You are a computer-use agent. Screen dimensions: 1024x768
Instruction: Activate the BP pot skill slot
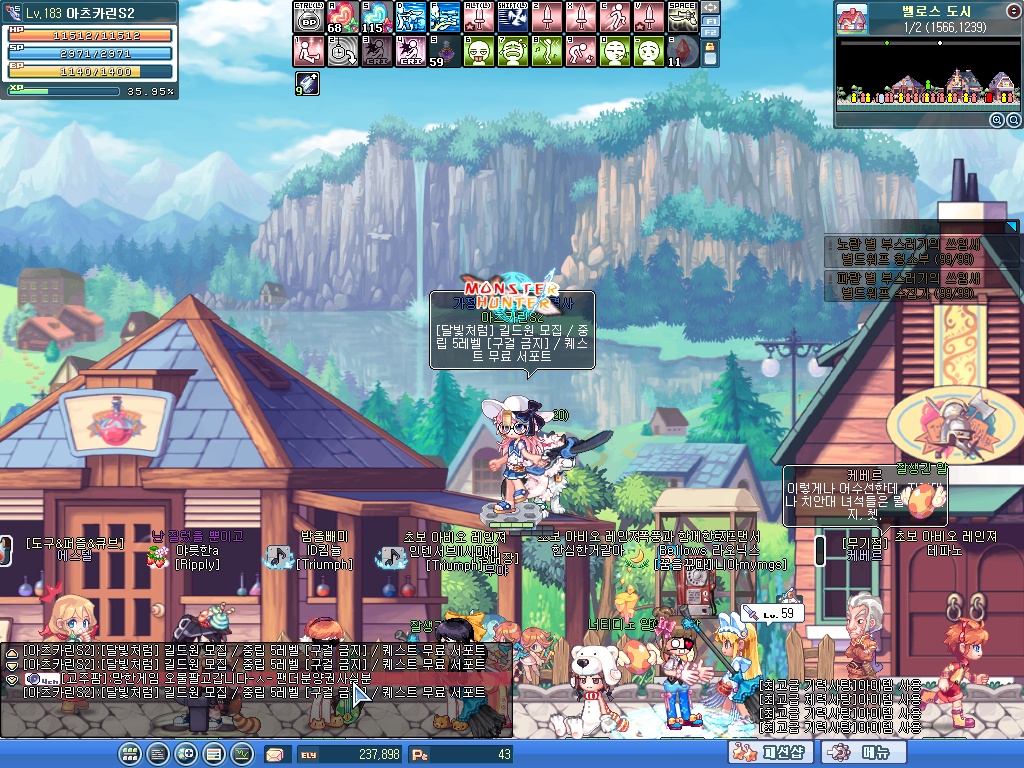tap(308, 17)
